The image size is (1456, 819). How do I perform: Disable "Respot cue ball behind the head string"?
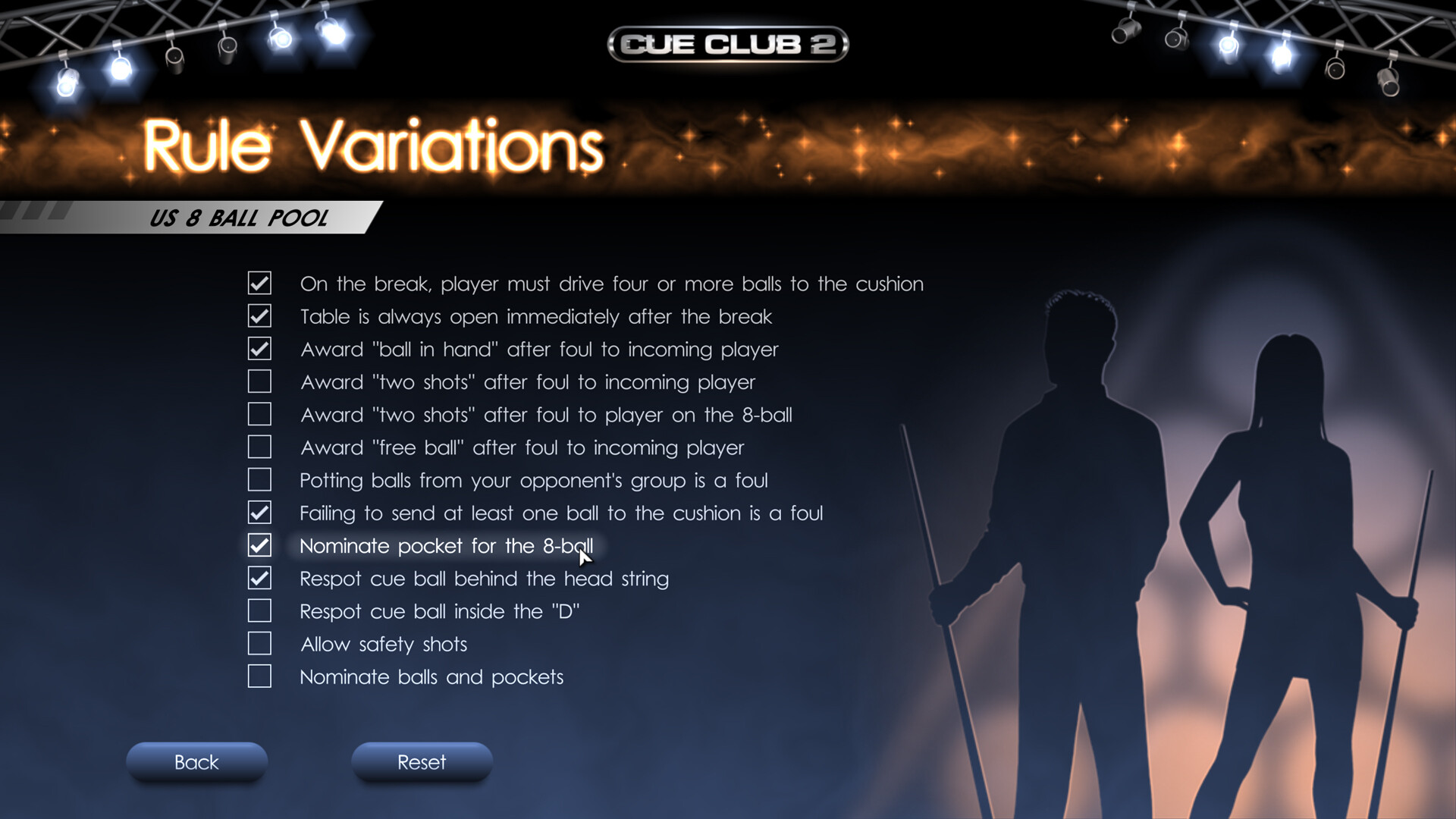pyautogui.click(x=259, y=578)
